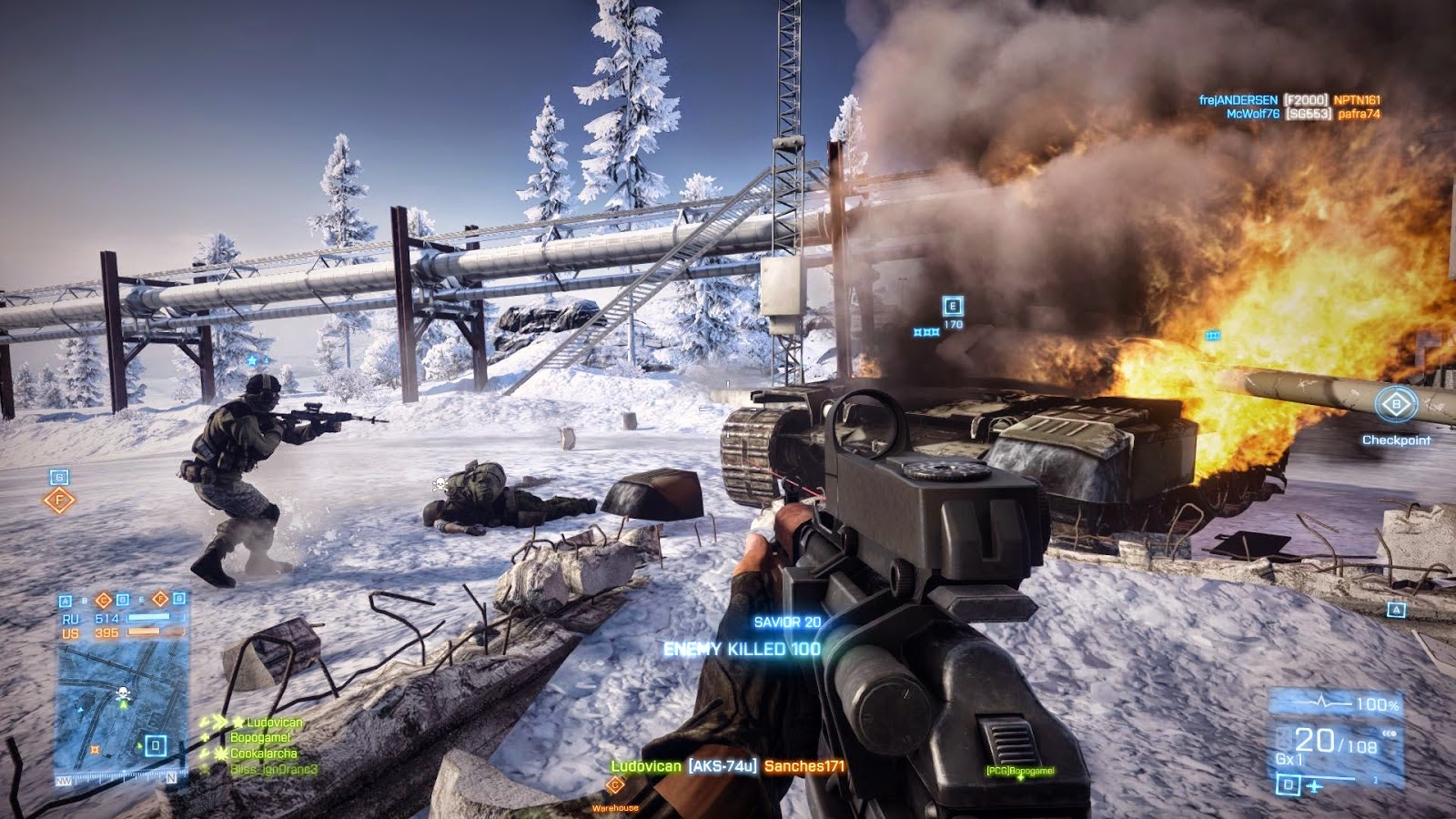This screenshot has width=1456, height=819.
Task: Click the Checkpoint B objective marker
Action: tap(1396, 404)
